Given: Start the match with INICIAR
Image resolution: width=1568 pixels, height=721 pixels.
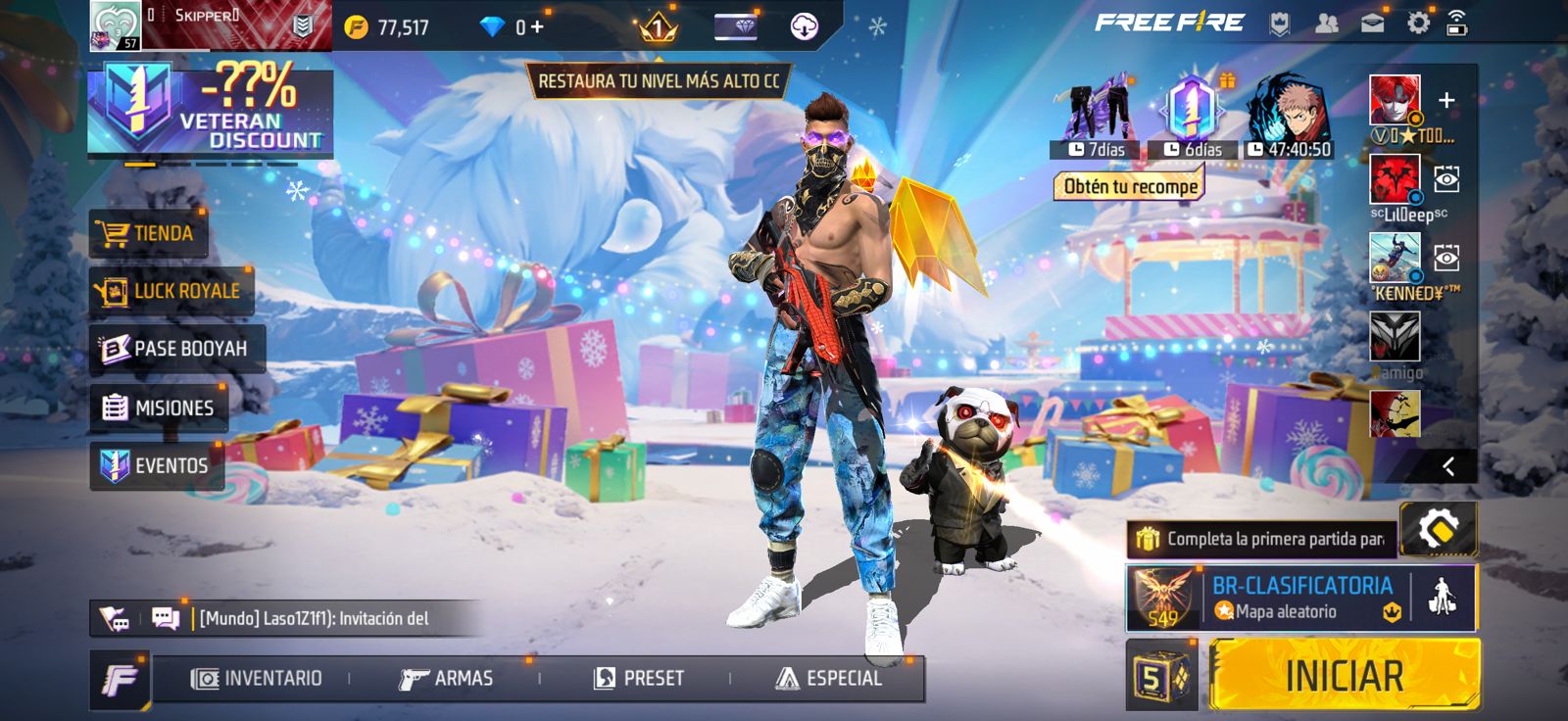Looking at the screenshot, I should click(1344, 675).
